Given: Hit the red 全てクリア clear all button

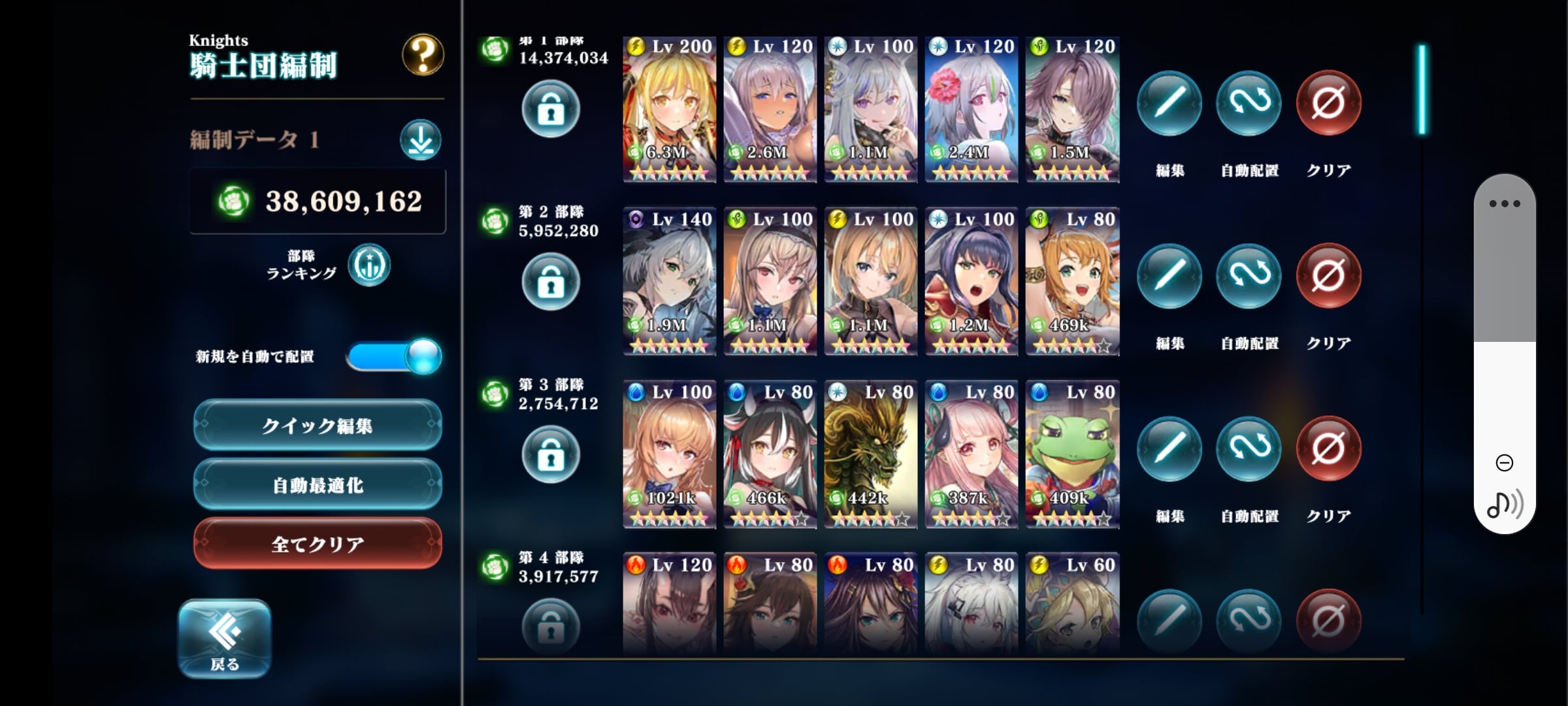Looking at the screenshot, I should coord(318,543).
